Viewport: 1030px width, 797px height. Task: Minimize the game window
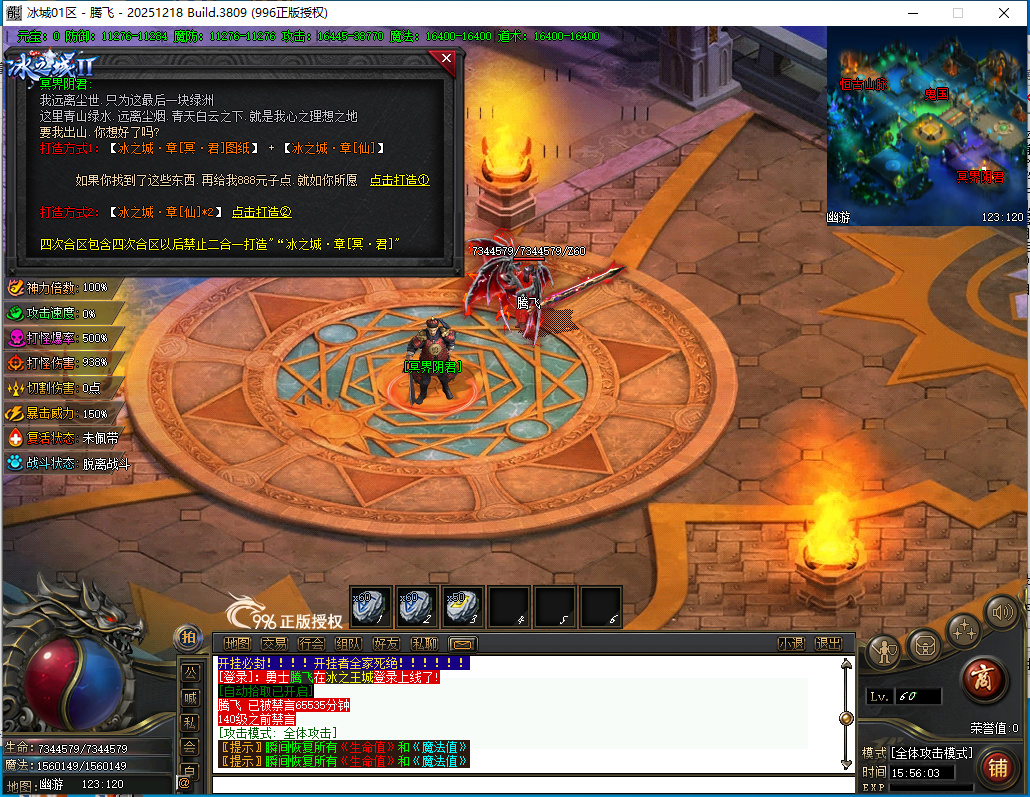coord(911,13)
